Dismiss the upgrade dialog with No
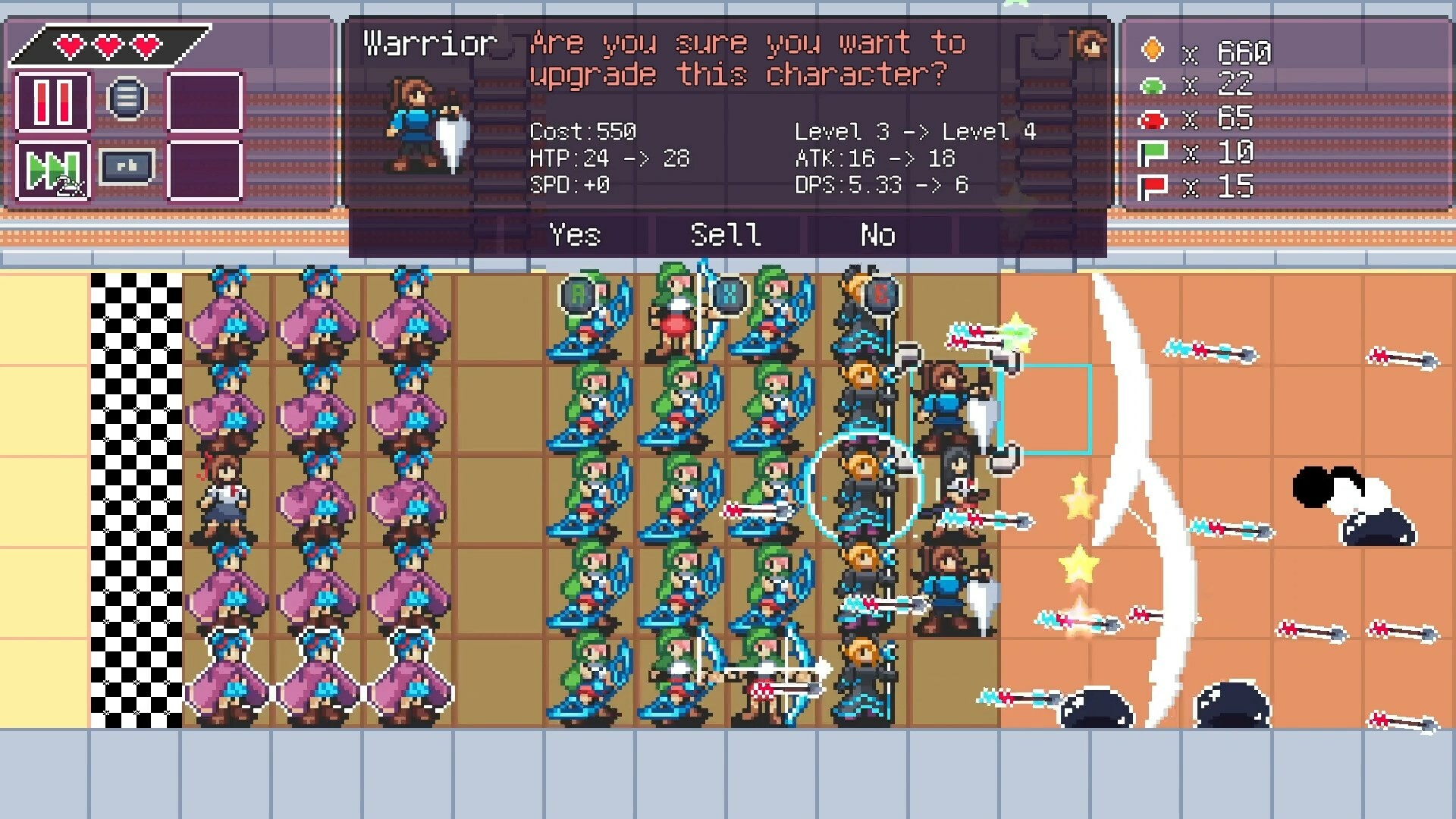Screen dimensions: 1456x819 [x=877, y=236]
